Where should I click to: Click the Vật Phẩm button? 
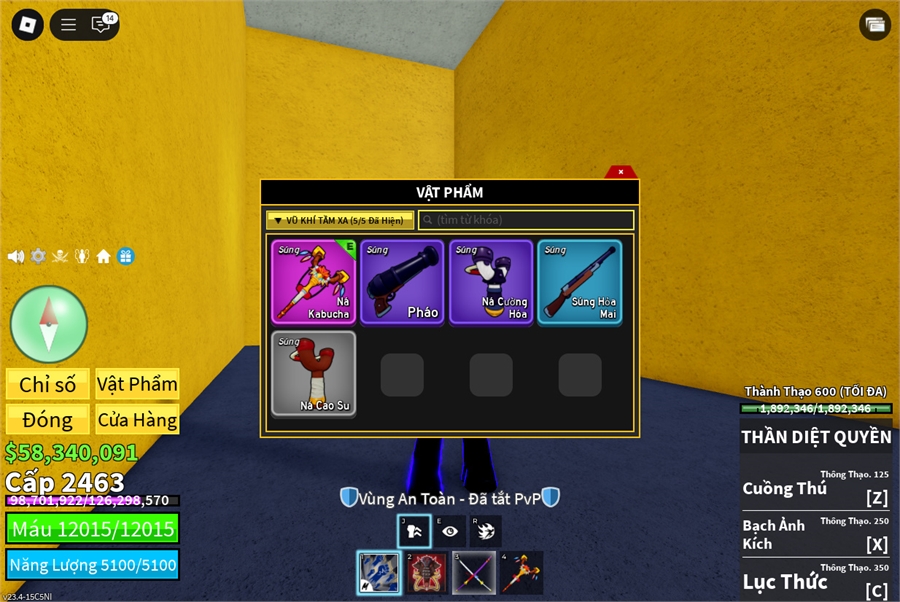click(137, 384)
